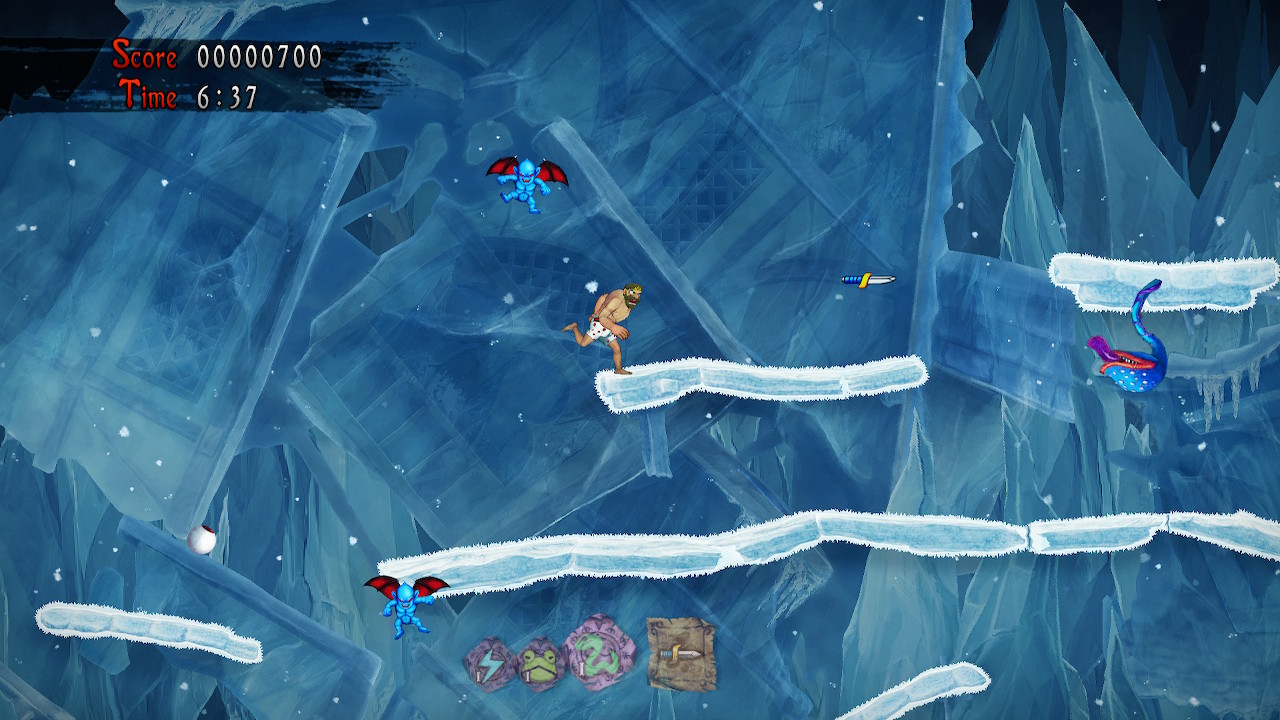Activate the green serpent magic stone
Image resolution: width=1280 pixels, height=720 pixels.
(x=601, y=652)
